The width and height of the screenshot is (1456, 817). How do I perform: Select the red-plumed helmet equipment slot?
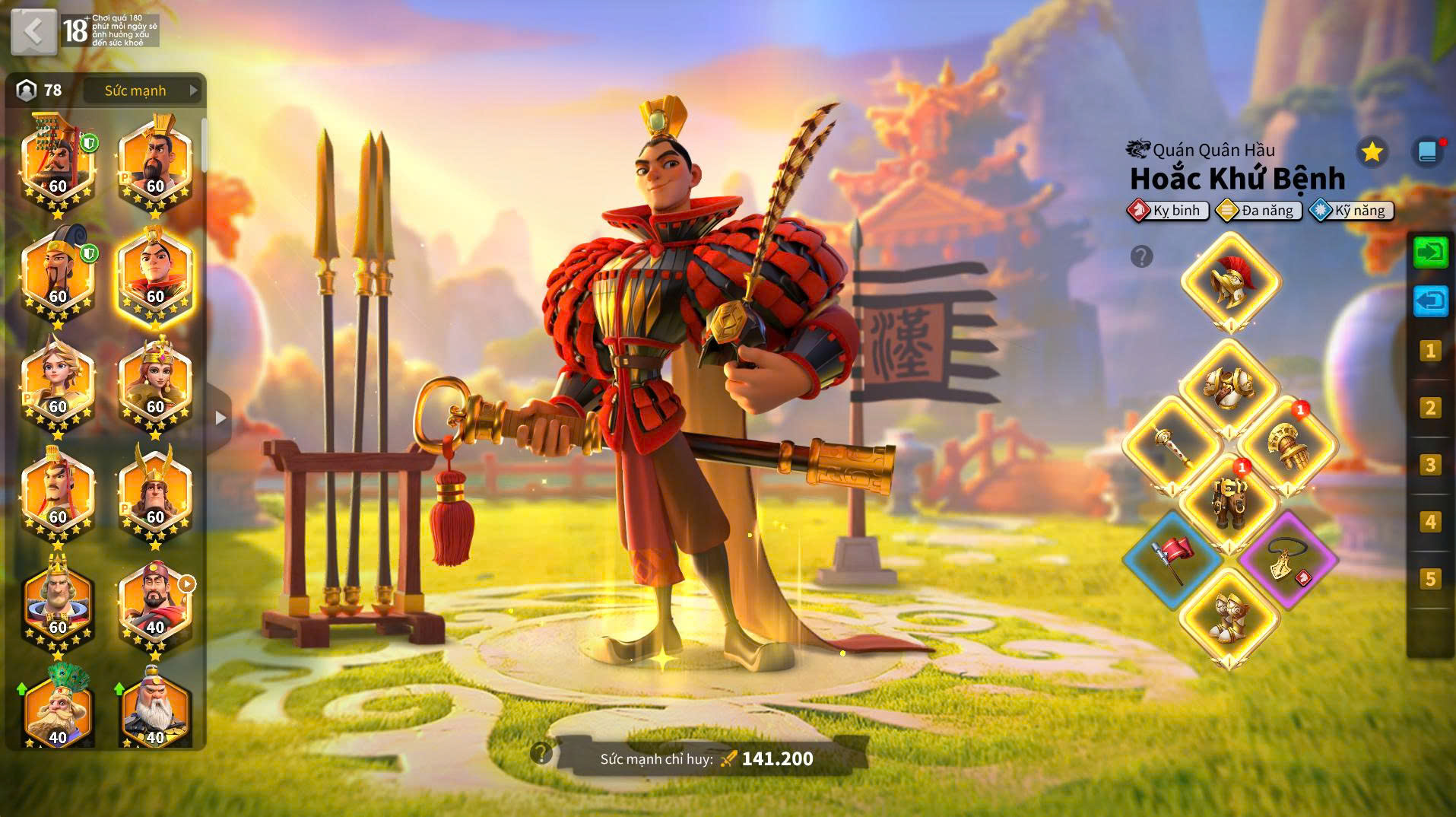pyautogui.click(x=1230, y=282)
